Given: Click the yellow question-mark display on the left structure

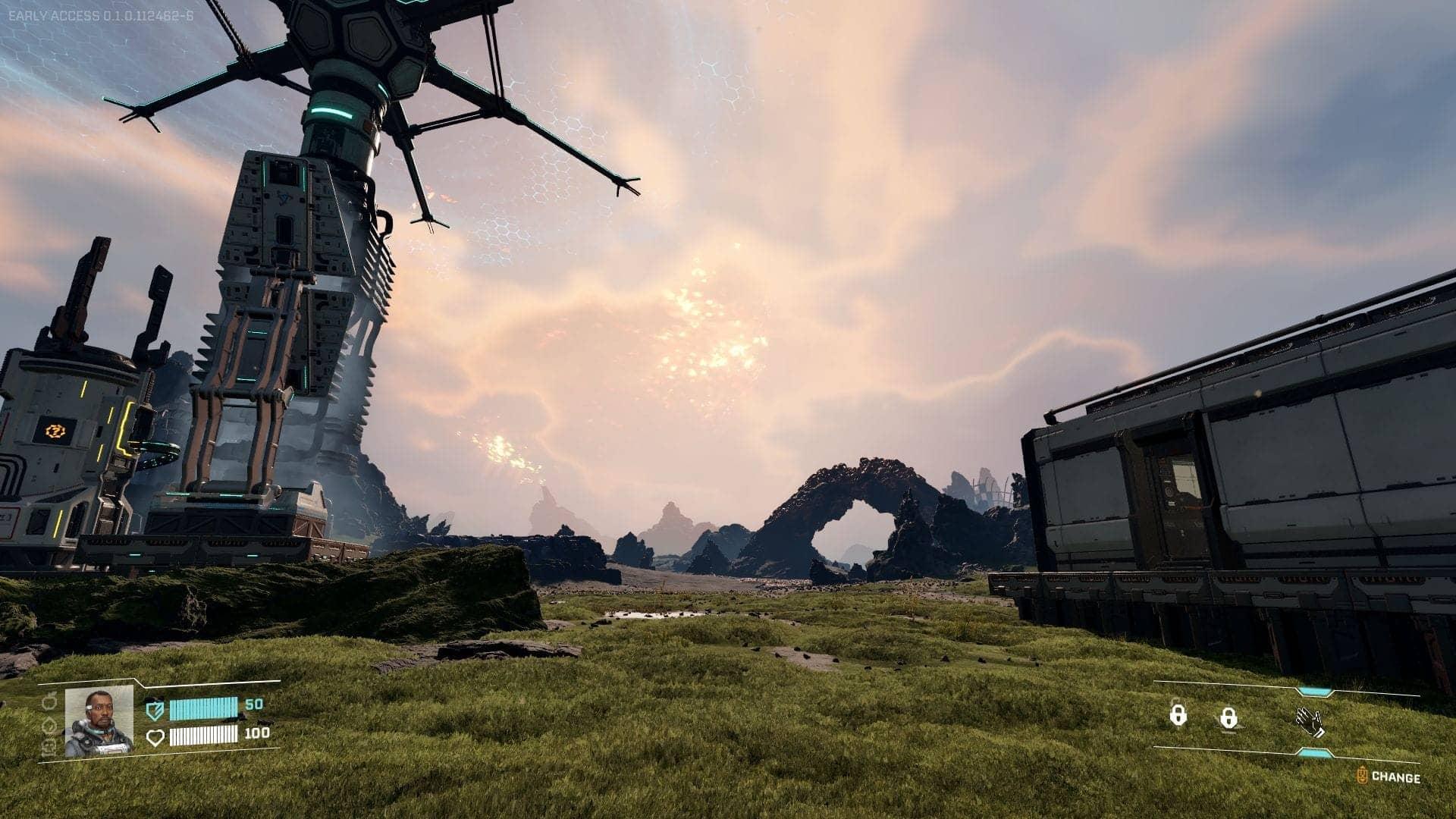Looking at the screenshot, I should click(56, 431).
